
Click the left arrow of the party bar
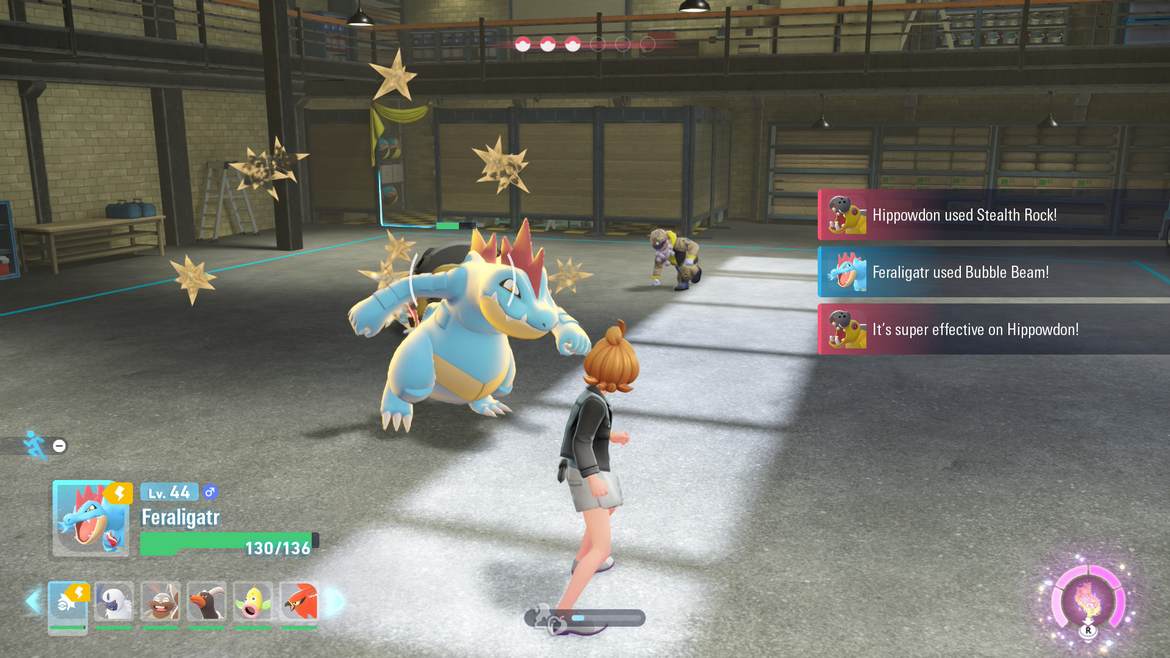coord(33,601)
